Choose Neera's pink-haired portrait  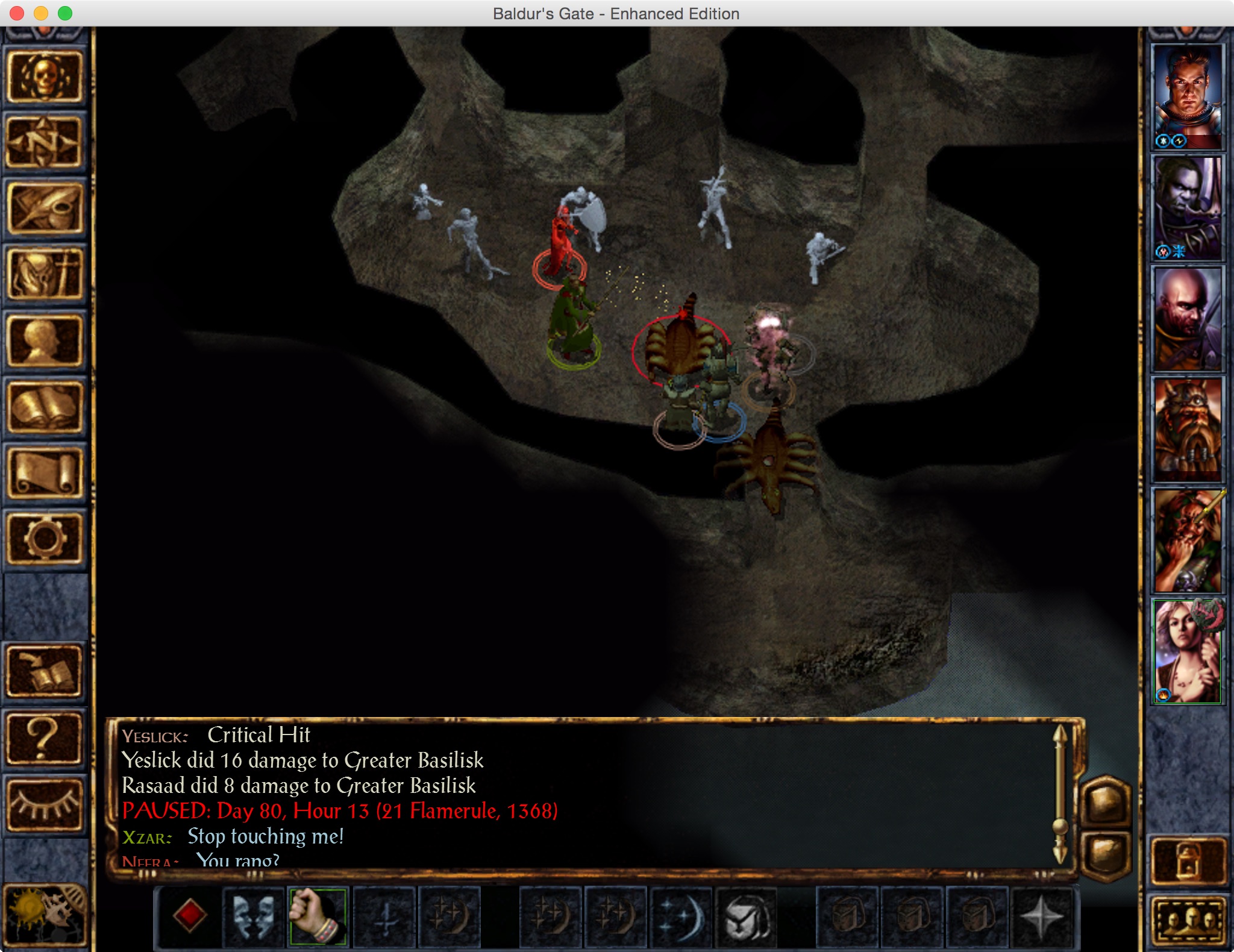1187,652
